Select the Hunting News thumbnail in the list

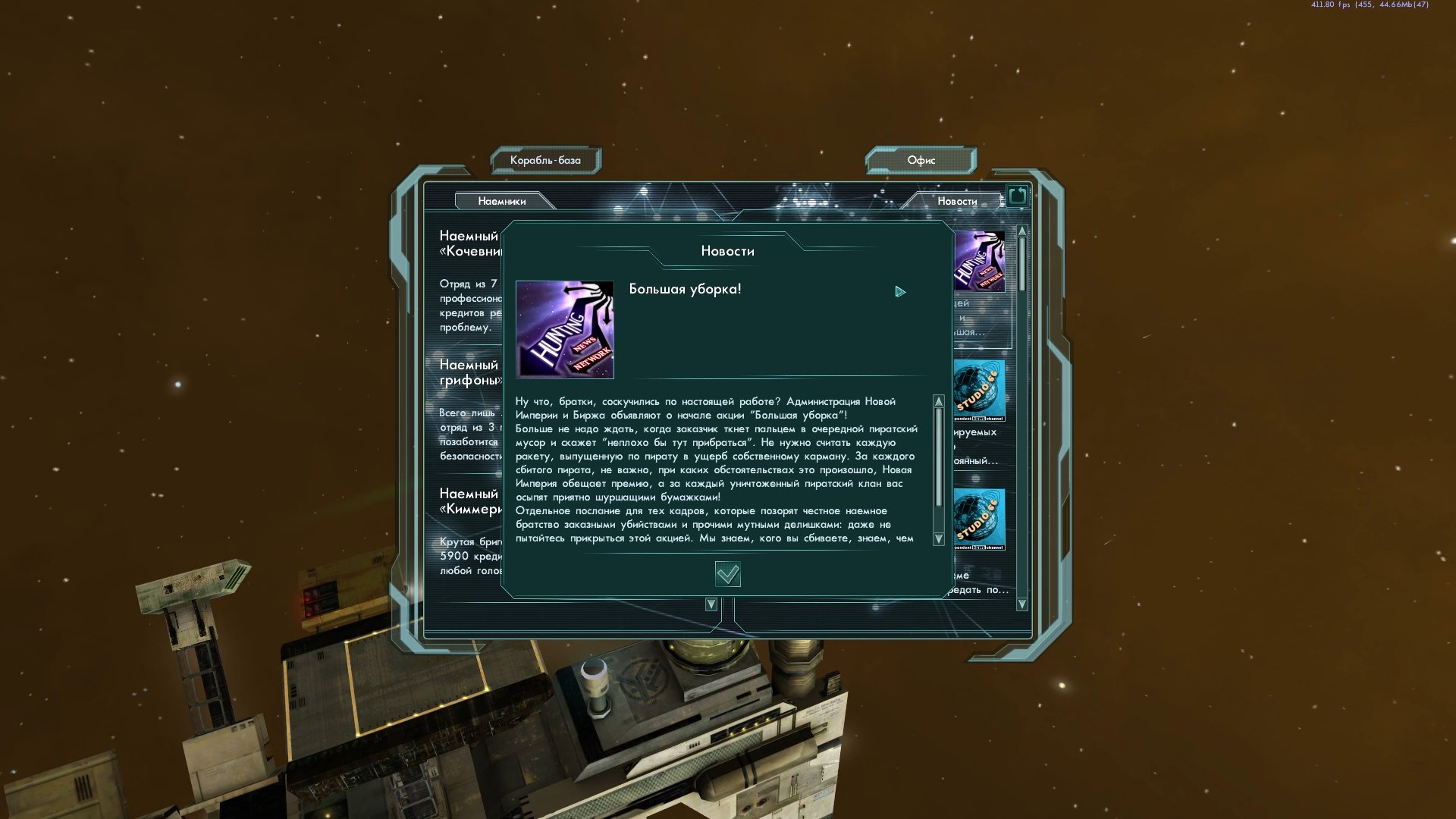(x=980, y=262)
